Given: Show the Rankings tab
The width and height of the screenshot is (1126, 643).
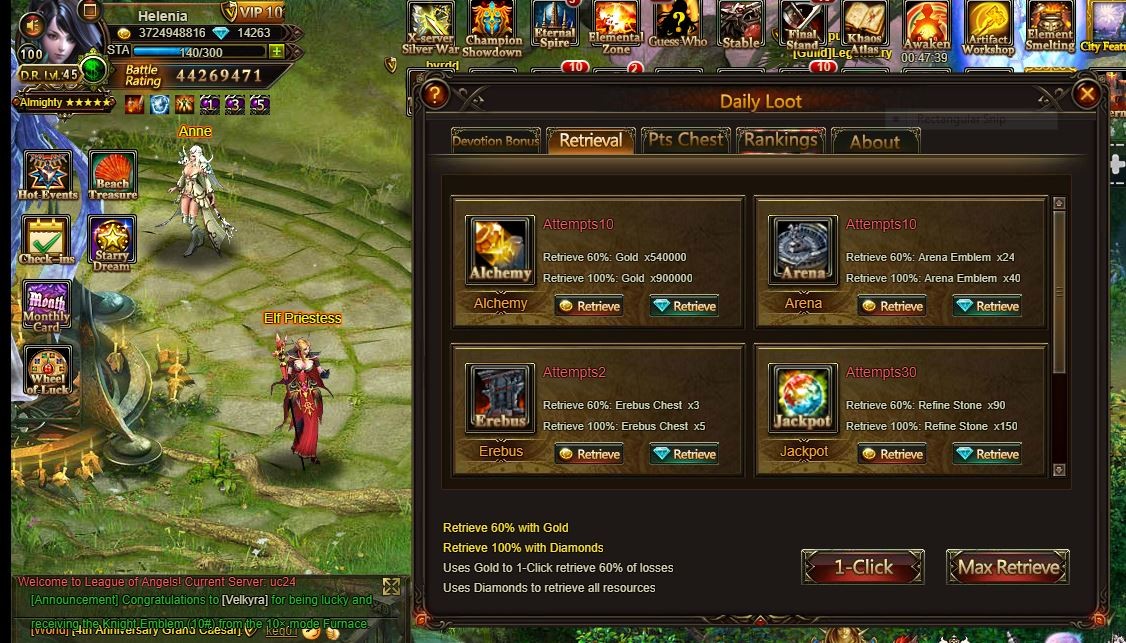Looking at the screenshot, I should (780, 140).
